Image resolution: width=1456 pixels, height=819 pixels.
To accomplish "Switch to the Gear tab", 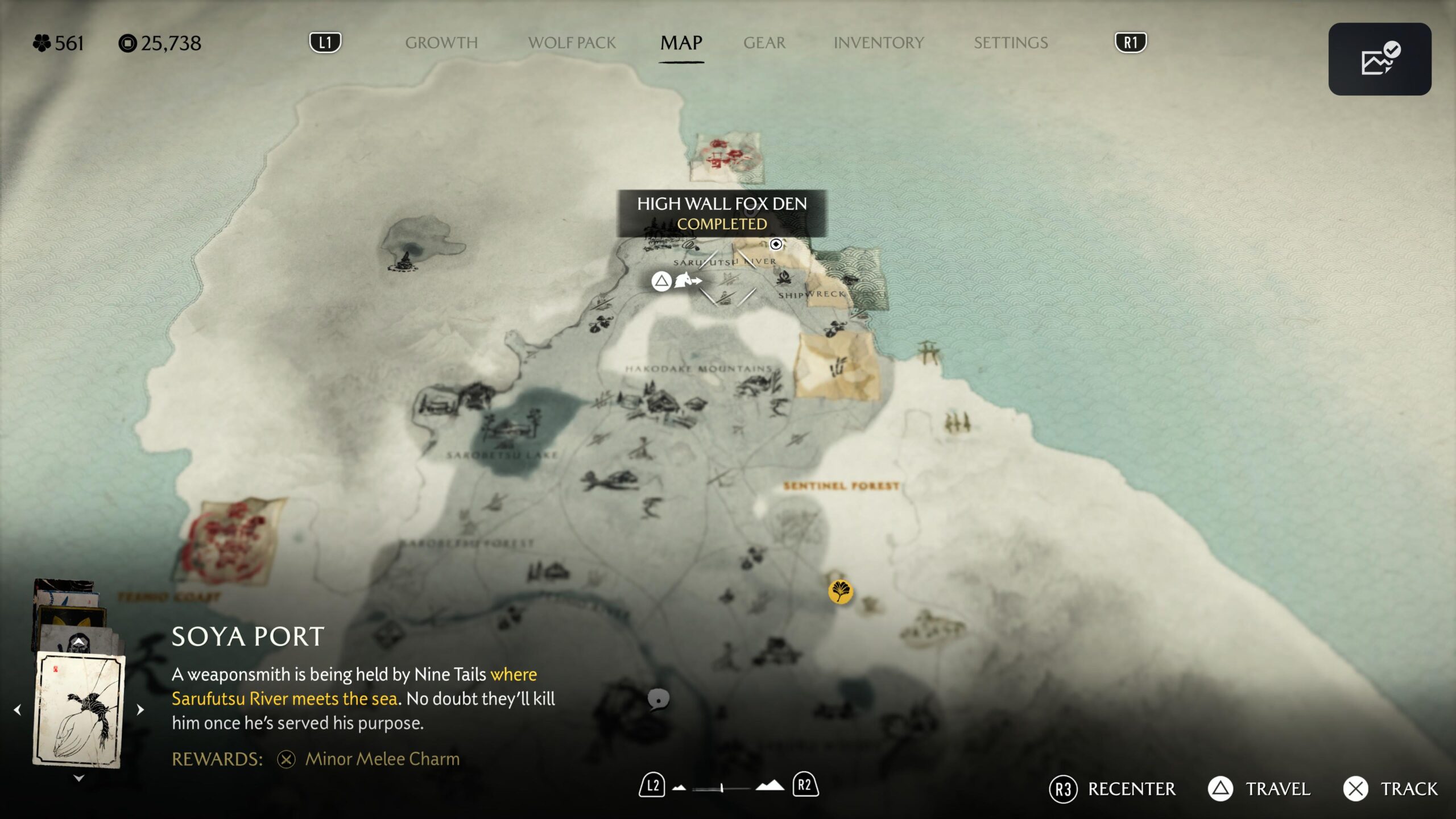I will point(764,43).
